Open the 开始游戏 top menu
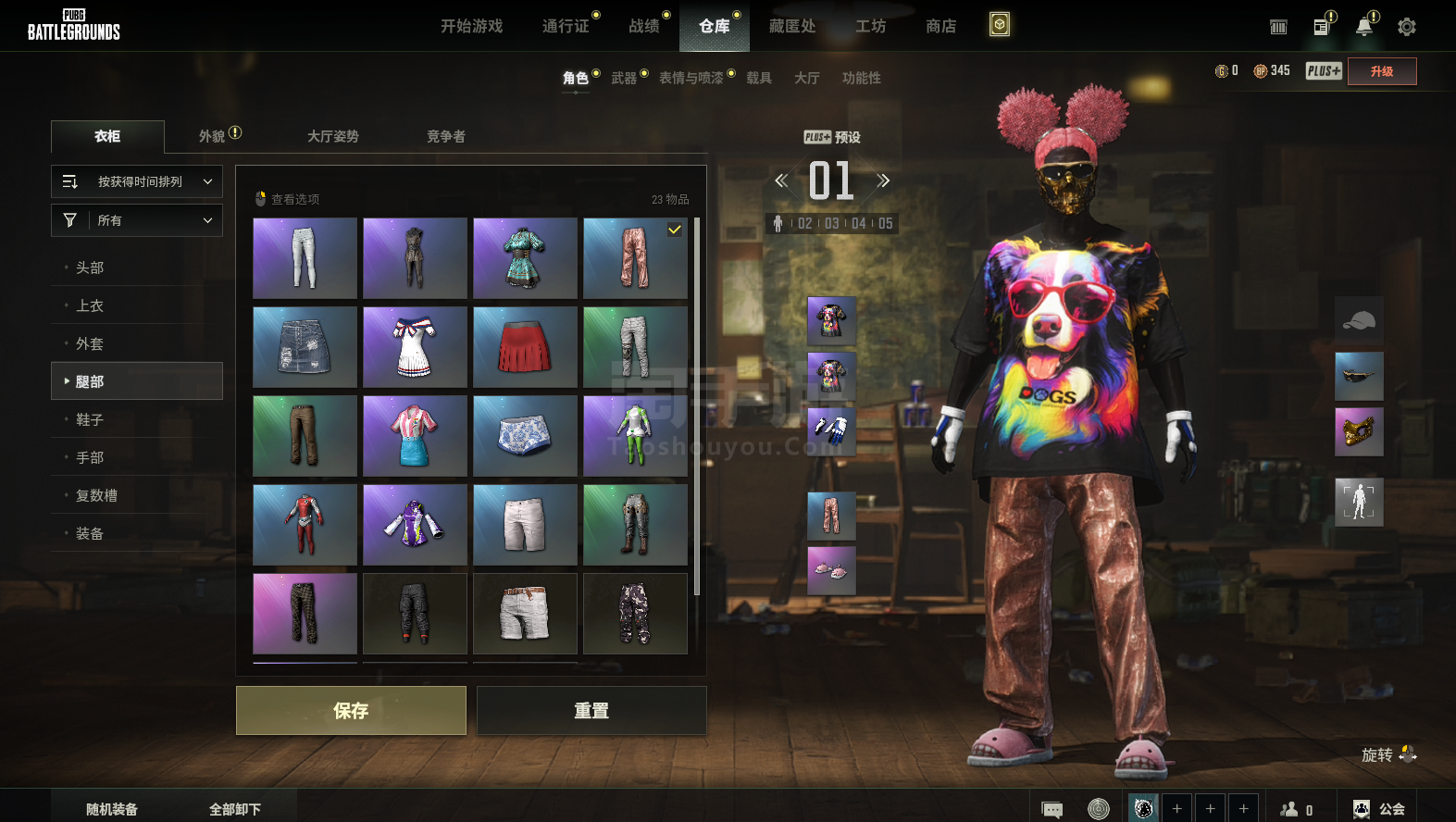 click(471, 26)
